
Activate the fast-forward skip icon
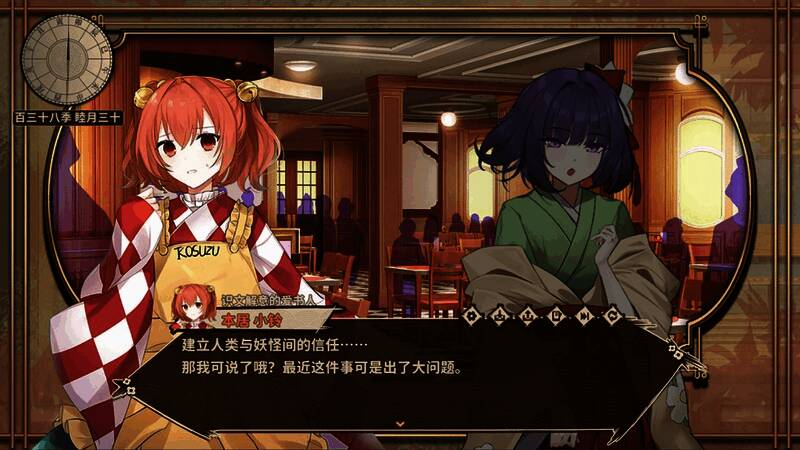point(584,316)
